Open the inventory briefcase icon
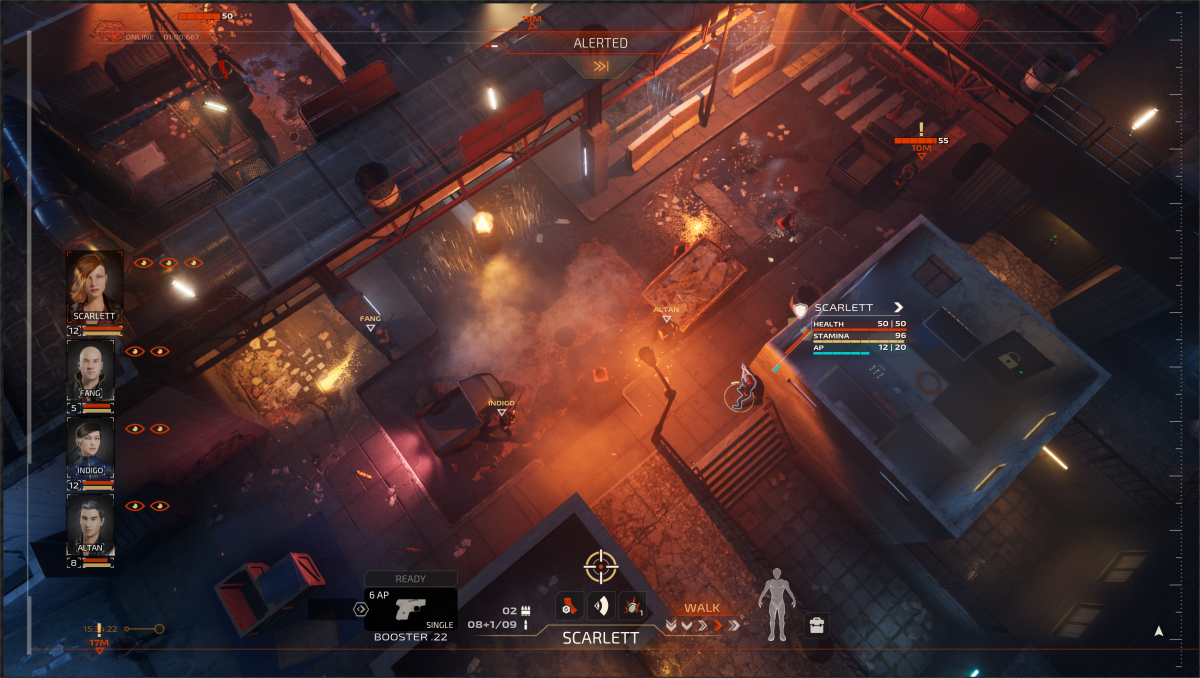The image size is (1200, 678). click(817, 626)
